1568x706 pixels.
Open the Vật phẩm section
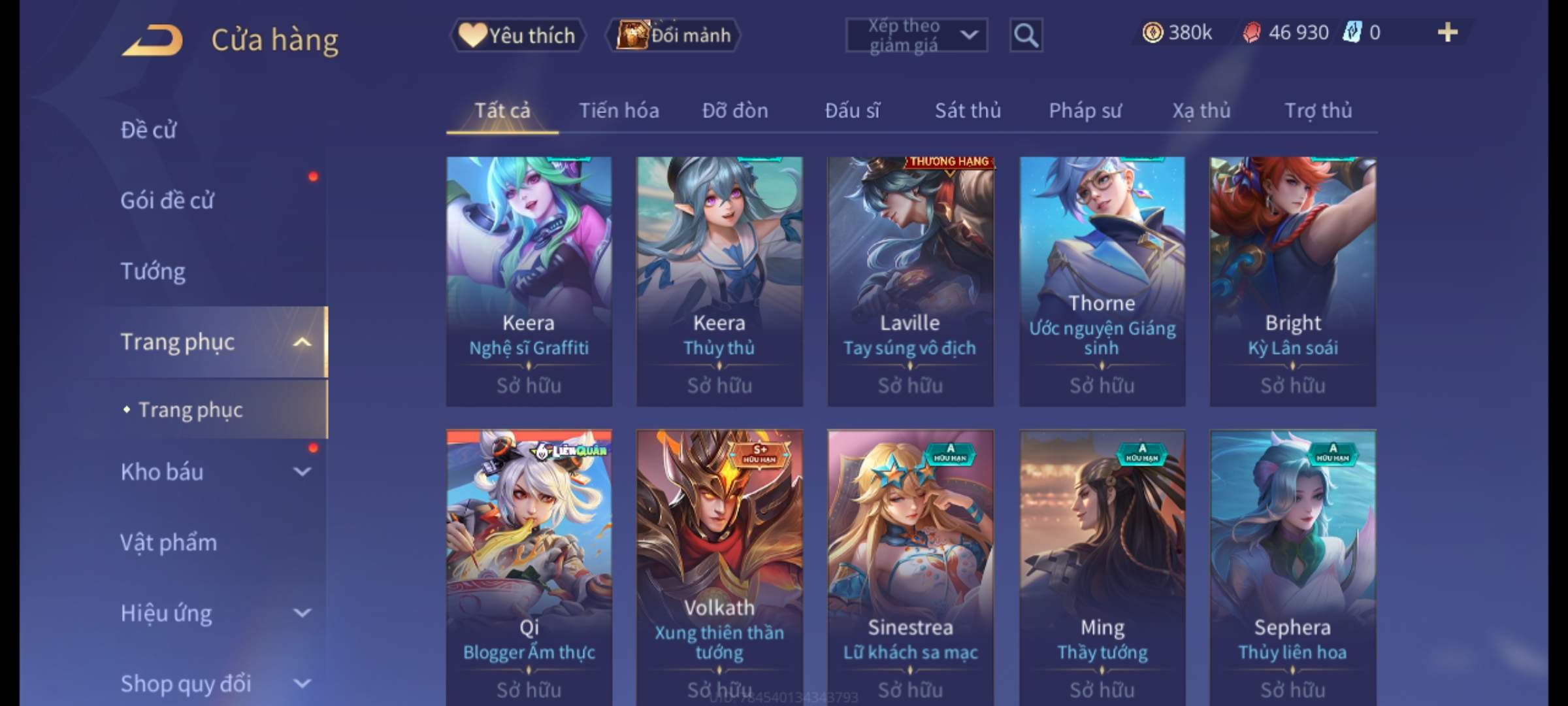pos(169,543)
